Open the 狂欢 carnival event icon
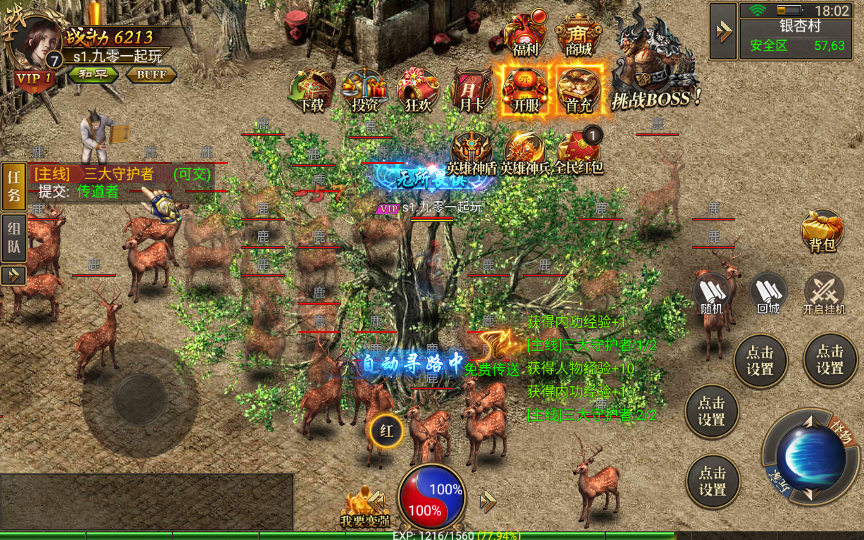The height and width of the screenshot is (540, 864). 418,90
